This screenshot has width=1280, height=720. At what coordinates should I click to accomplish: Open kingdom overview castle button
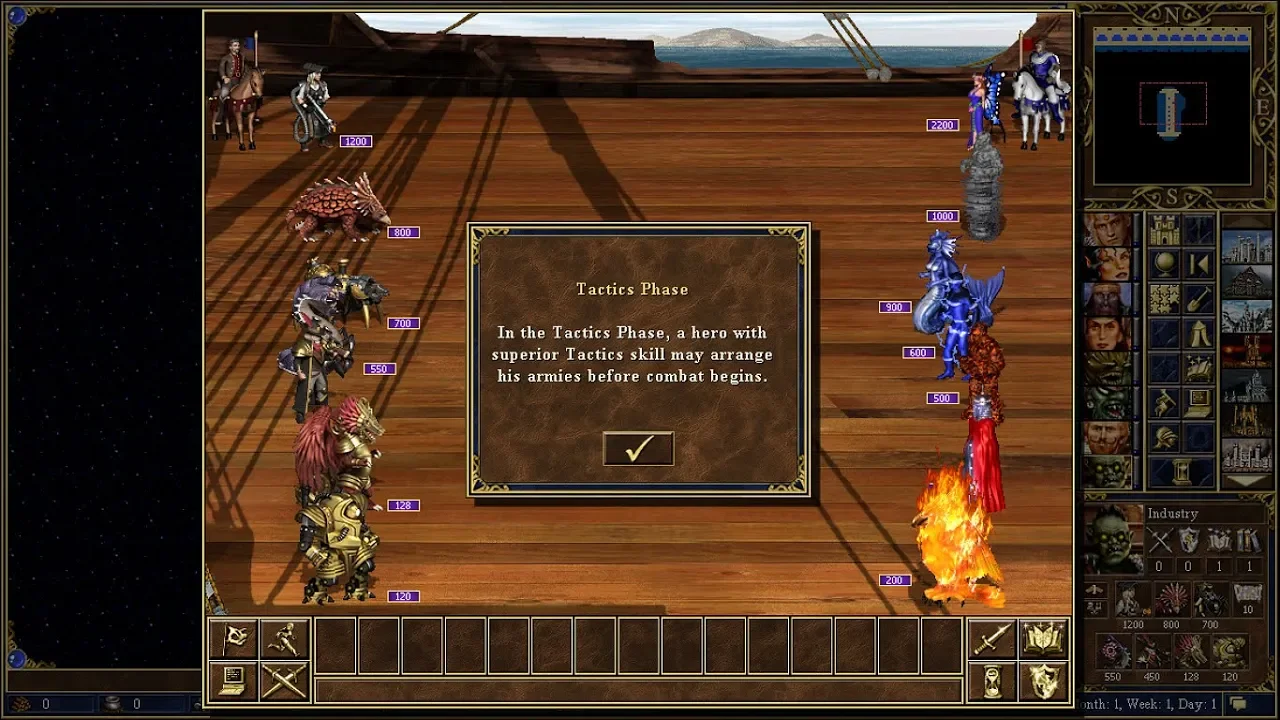click(1164, 230)
